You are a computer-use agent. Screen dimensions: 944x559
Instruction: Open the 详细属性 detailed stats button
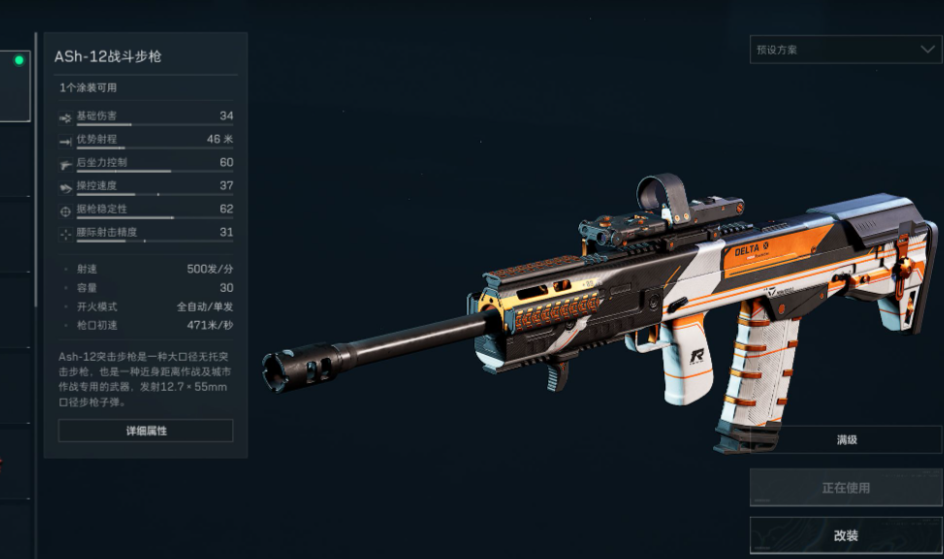145,430
